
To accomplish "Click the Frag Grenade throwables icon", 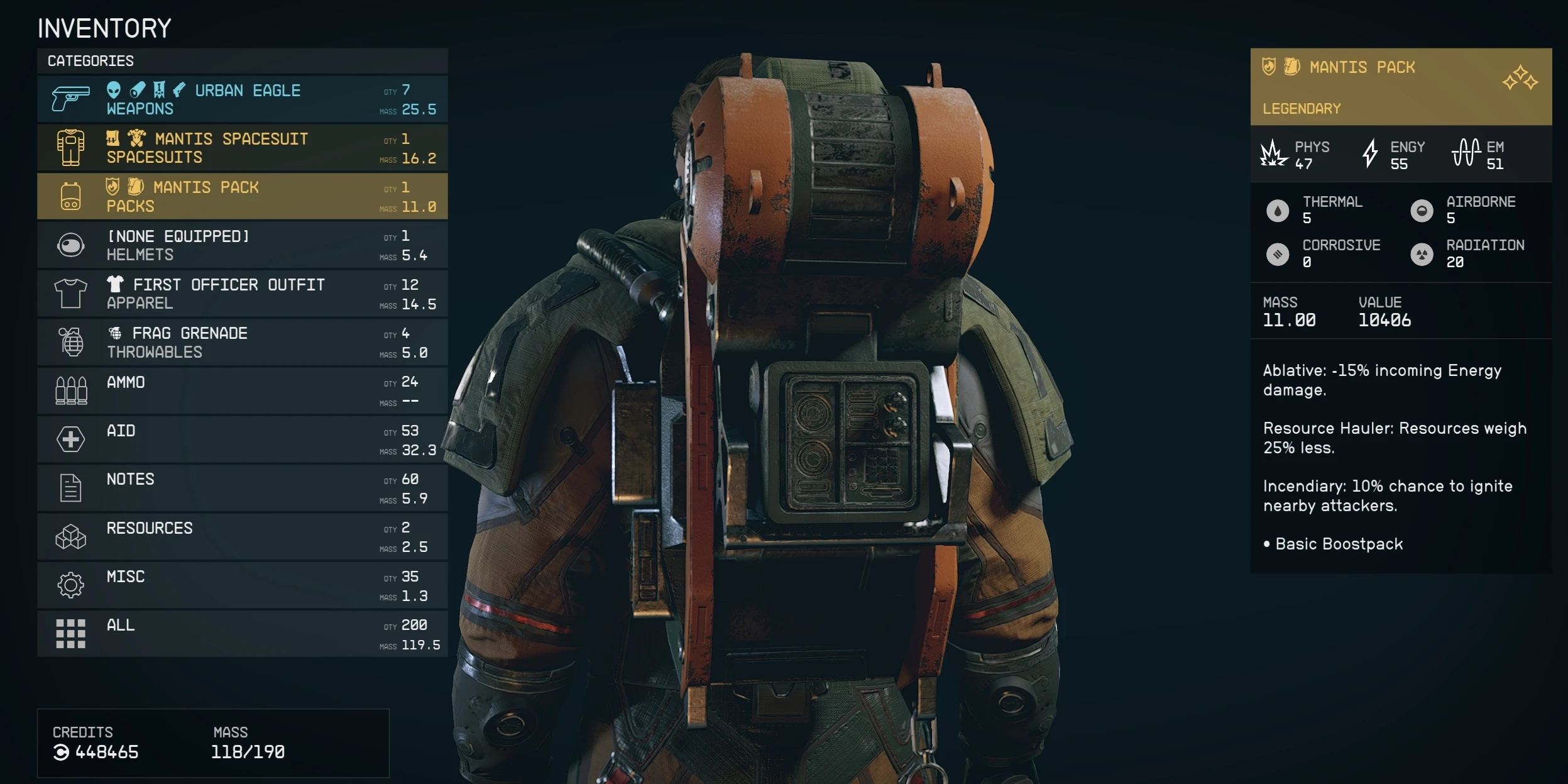I will tap(70, 341).
